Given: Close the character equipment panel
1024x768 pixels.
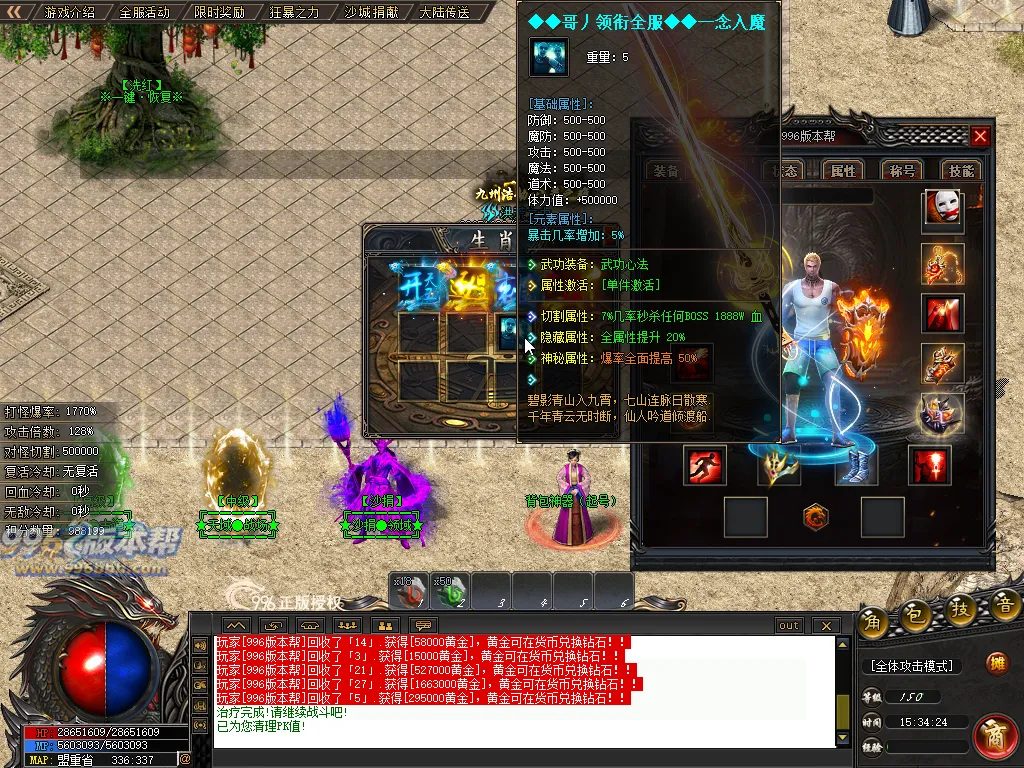Looking at the screenshot, I should [x=980, y=137].
